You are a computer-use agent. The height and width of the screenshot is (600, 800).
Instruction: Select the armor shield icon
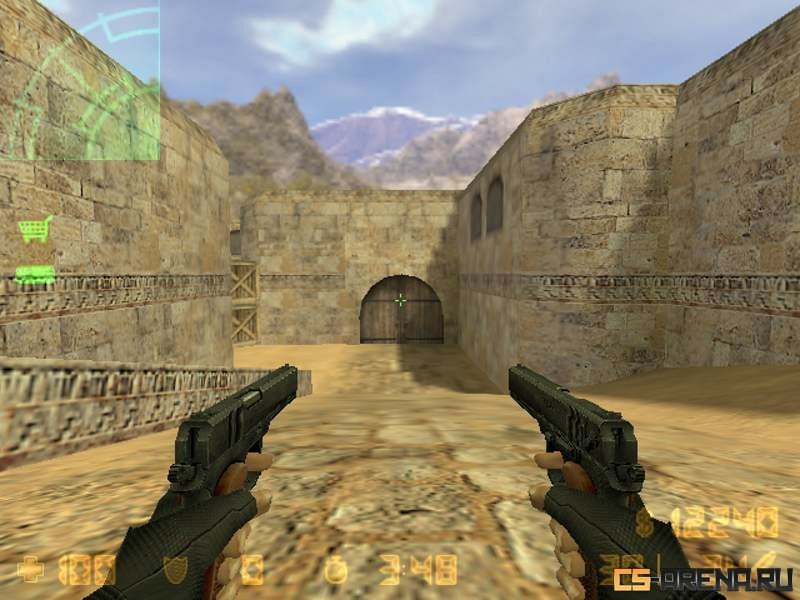[x=175, y=570]
